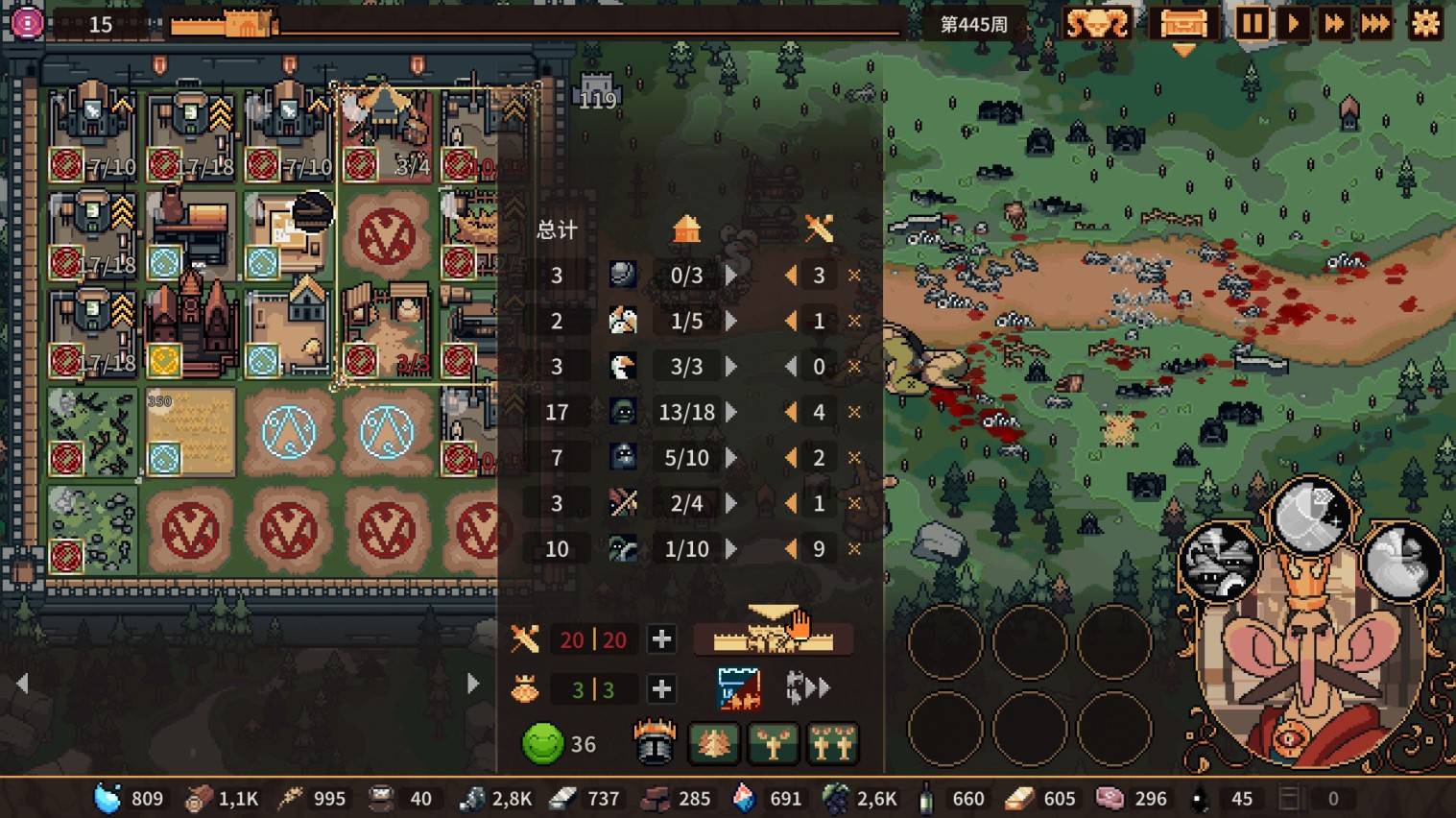Click the horned skull enemy button

1097,24
